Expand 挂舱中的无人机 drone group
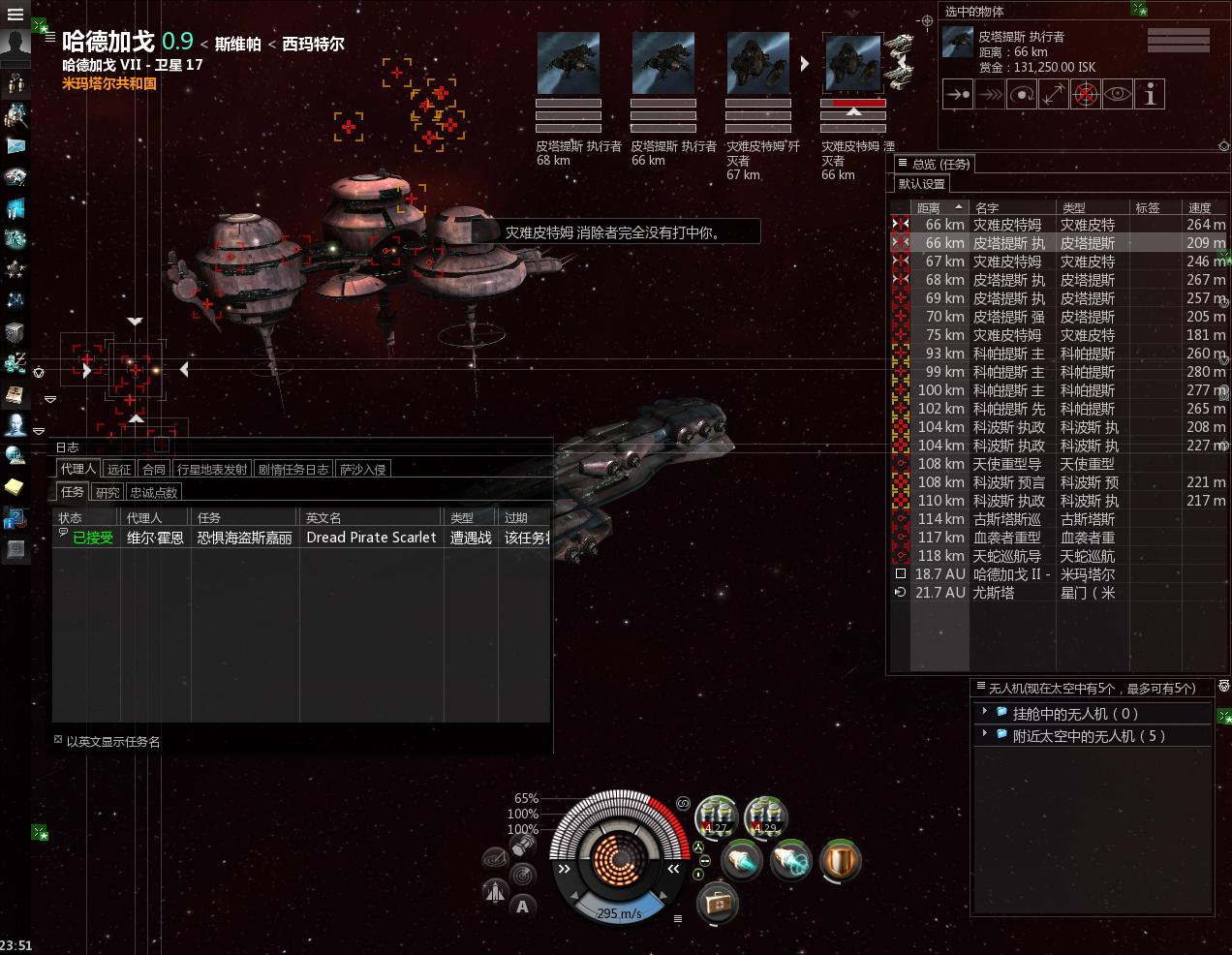Viewport: 1232px width, 955px height. (985, 712)
